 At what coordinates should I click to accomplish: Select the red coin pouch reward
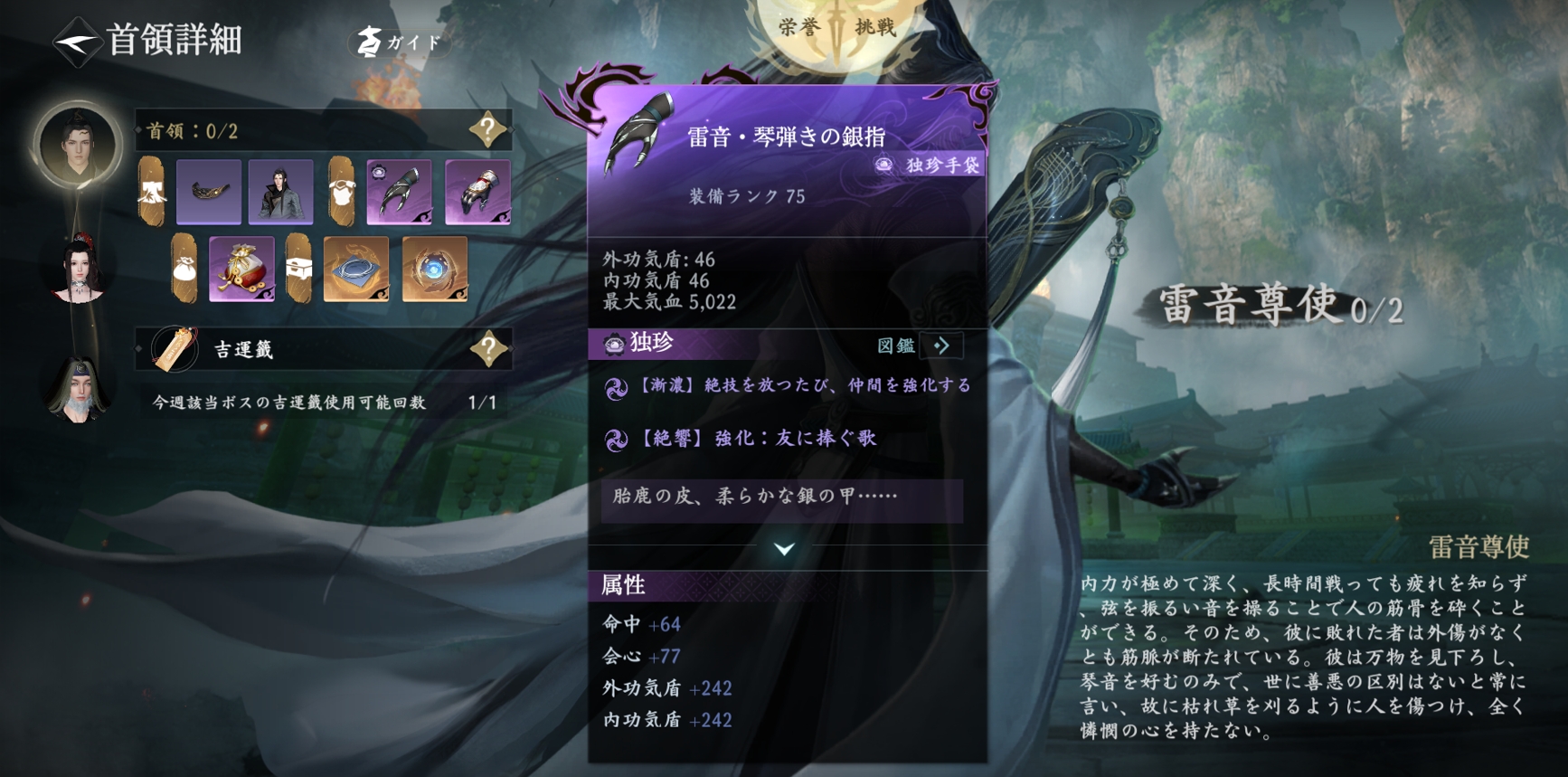tap(241, 269)
